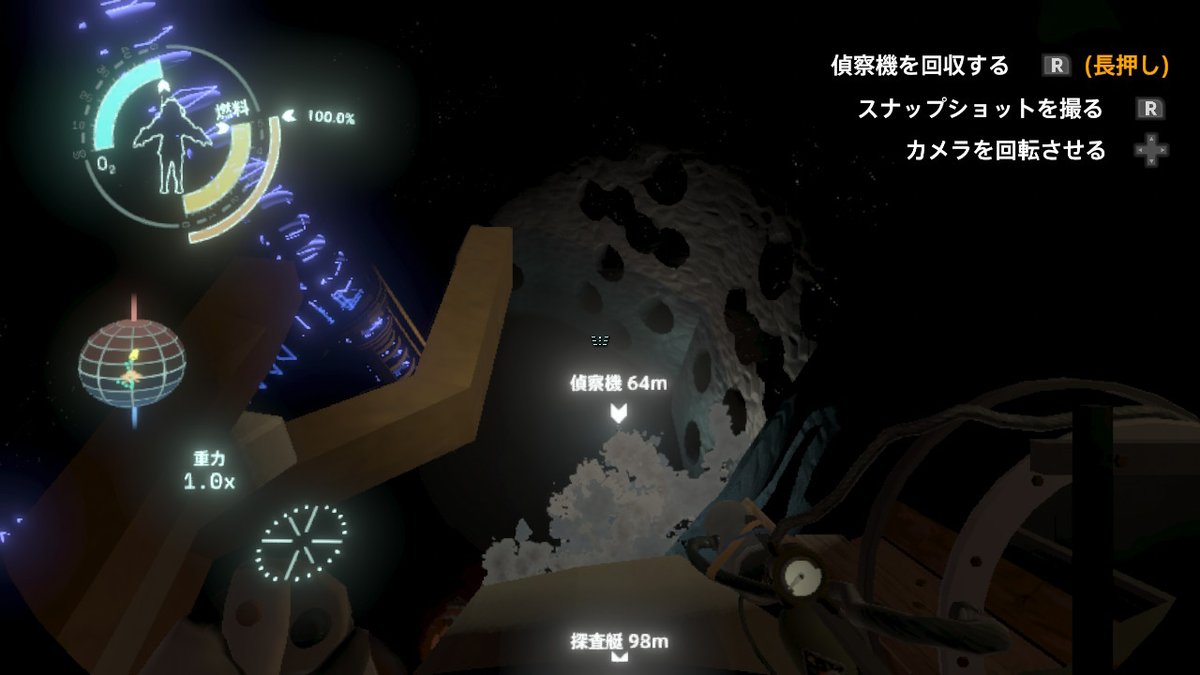Click the dotted circular thruster indicator
Image resolution: width=1200 pixels, height=675 pixels.
(x=301, y=541)
